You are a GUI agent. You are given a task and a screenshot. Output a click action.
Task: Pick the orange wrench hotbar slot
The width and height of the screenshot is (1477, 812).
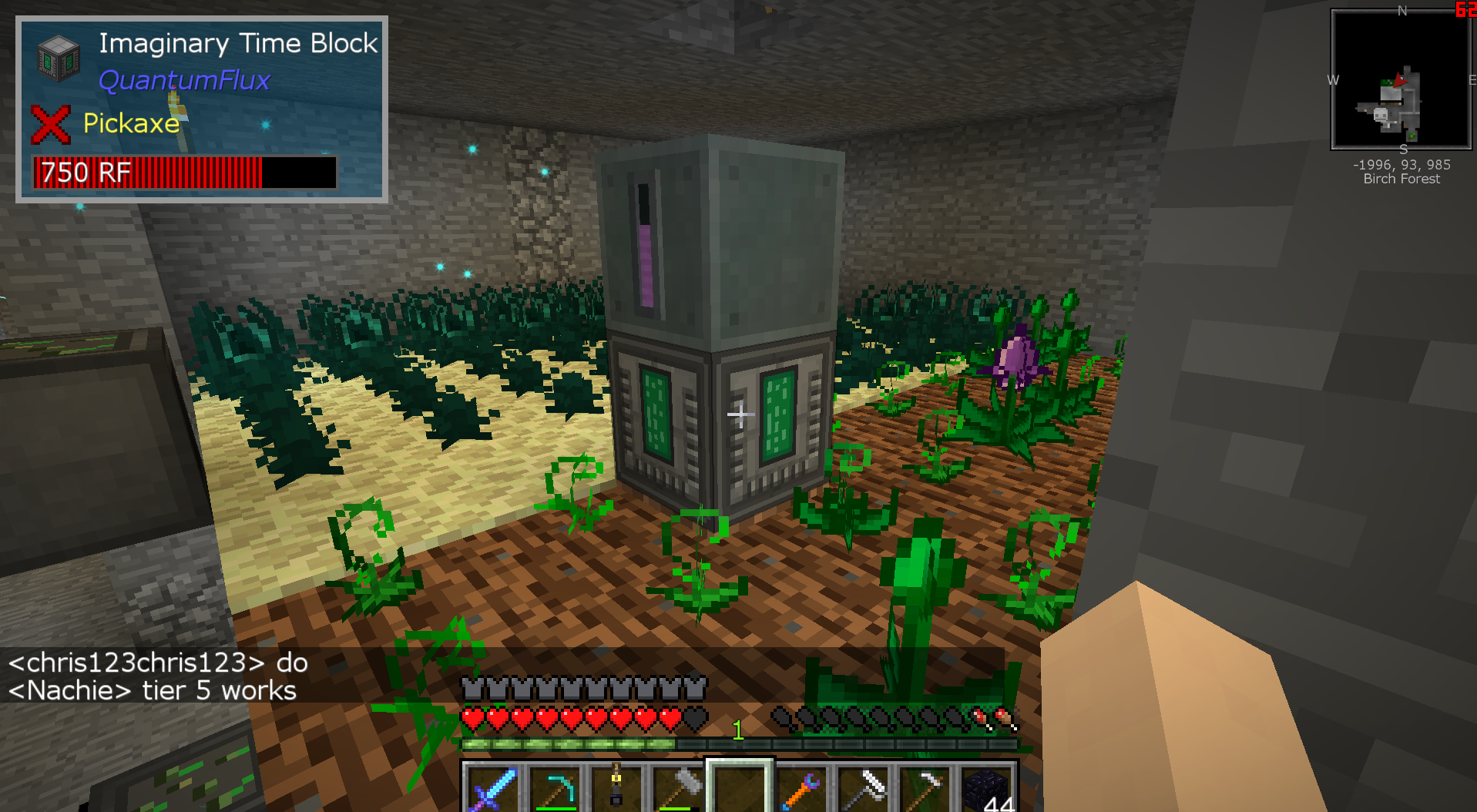802,789
